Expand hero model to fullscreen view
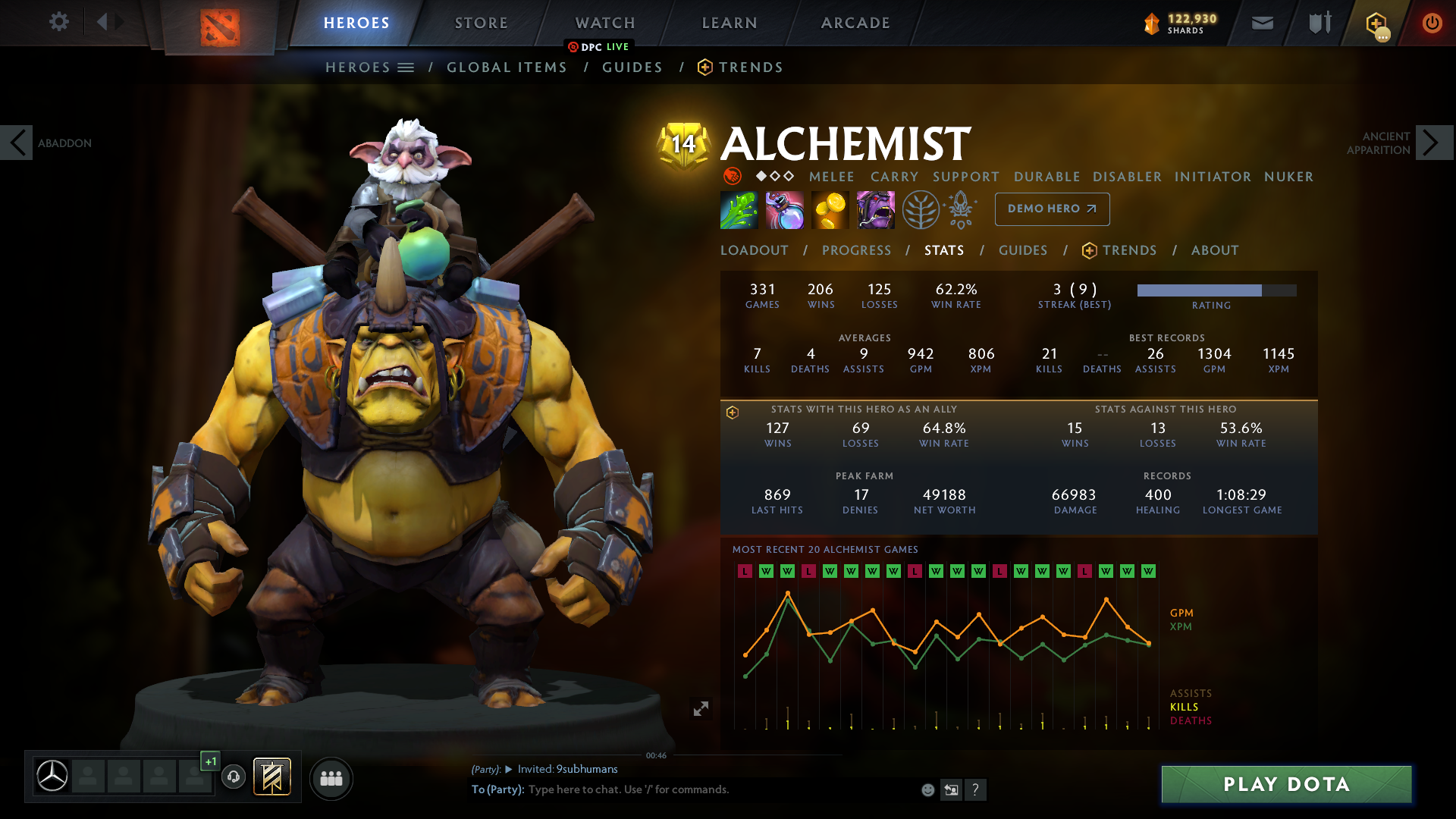 tap(701, 708)
